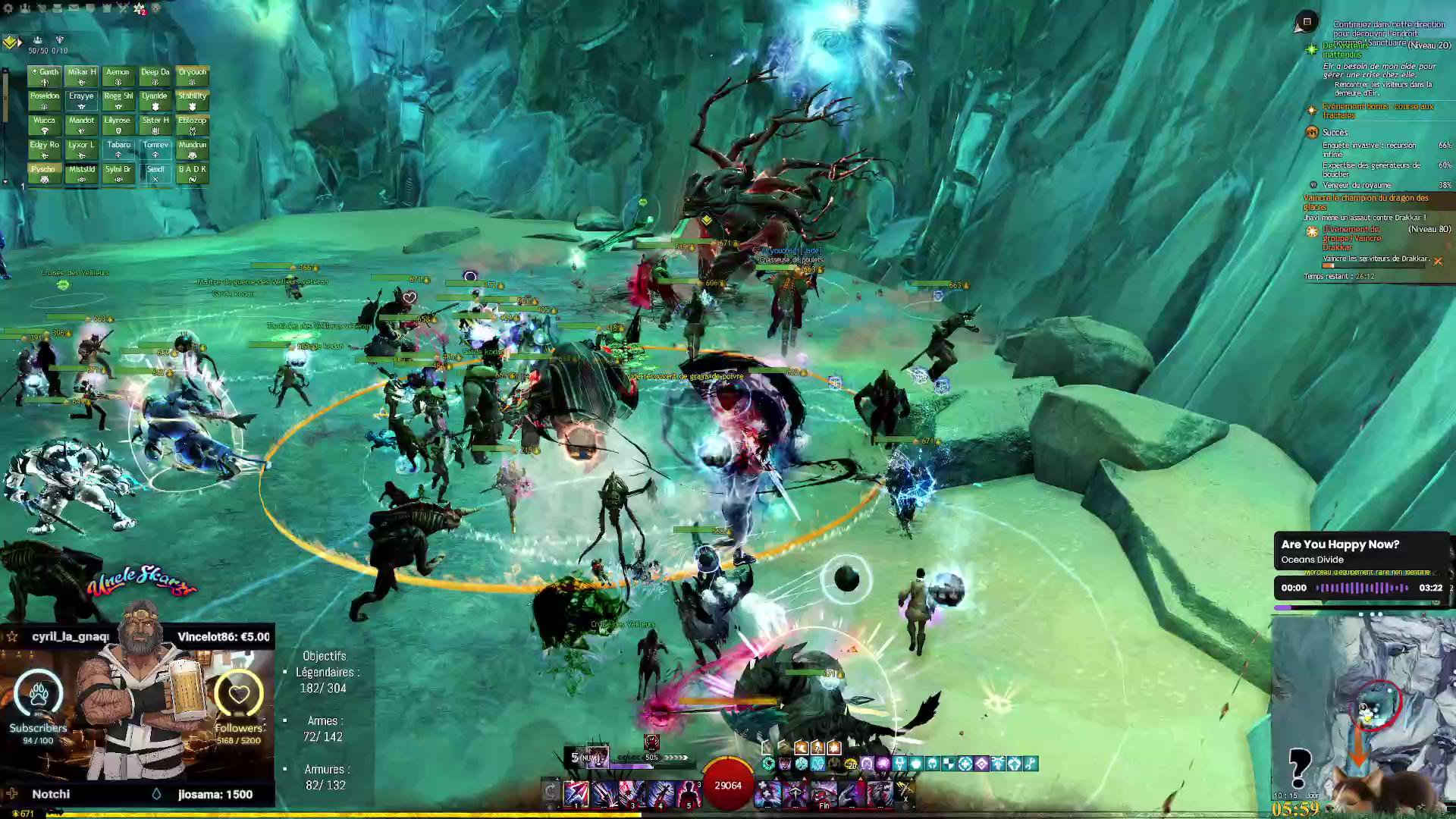Activate weapon skill 1 on the skill bar
Screen dimensions: 1456x819
click(576, 793)
